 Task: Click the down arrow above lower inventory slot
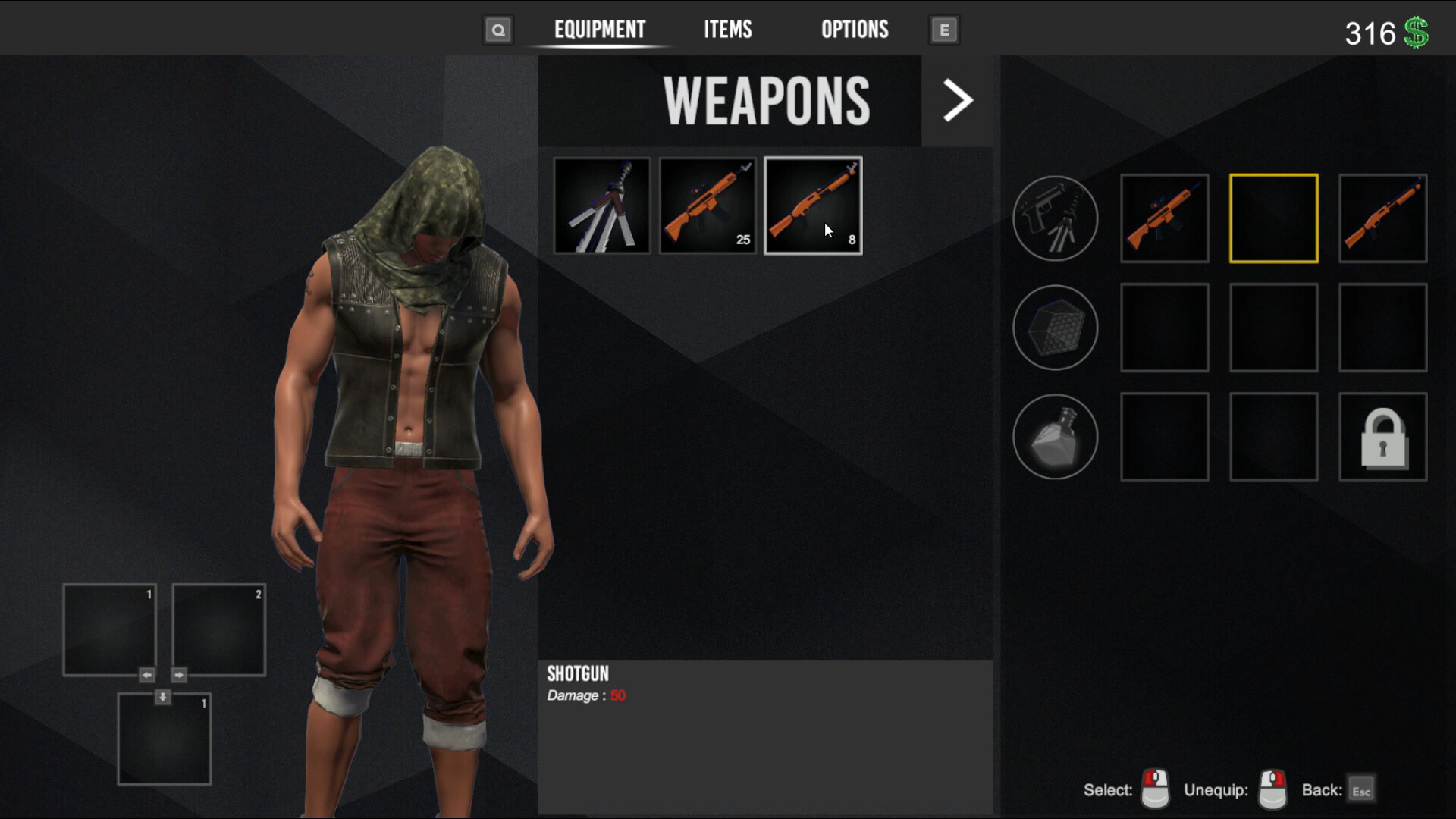tap(162, 695)
